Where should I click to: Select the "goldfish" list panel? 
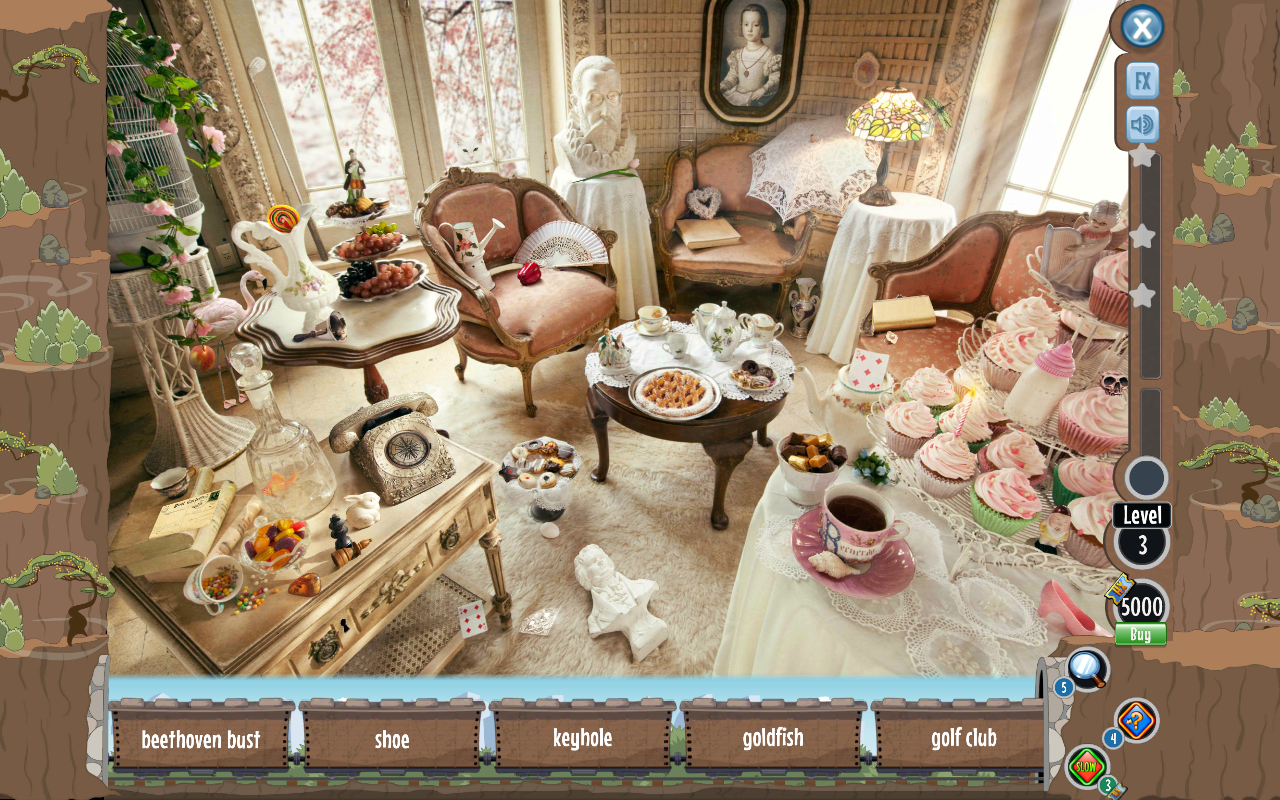point(773,739)
